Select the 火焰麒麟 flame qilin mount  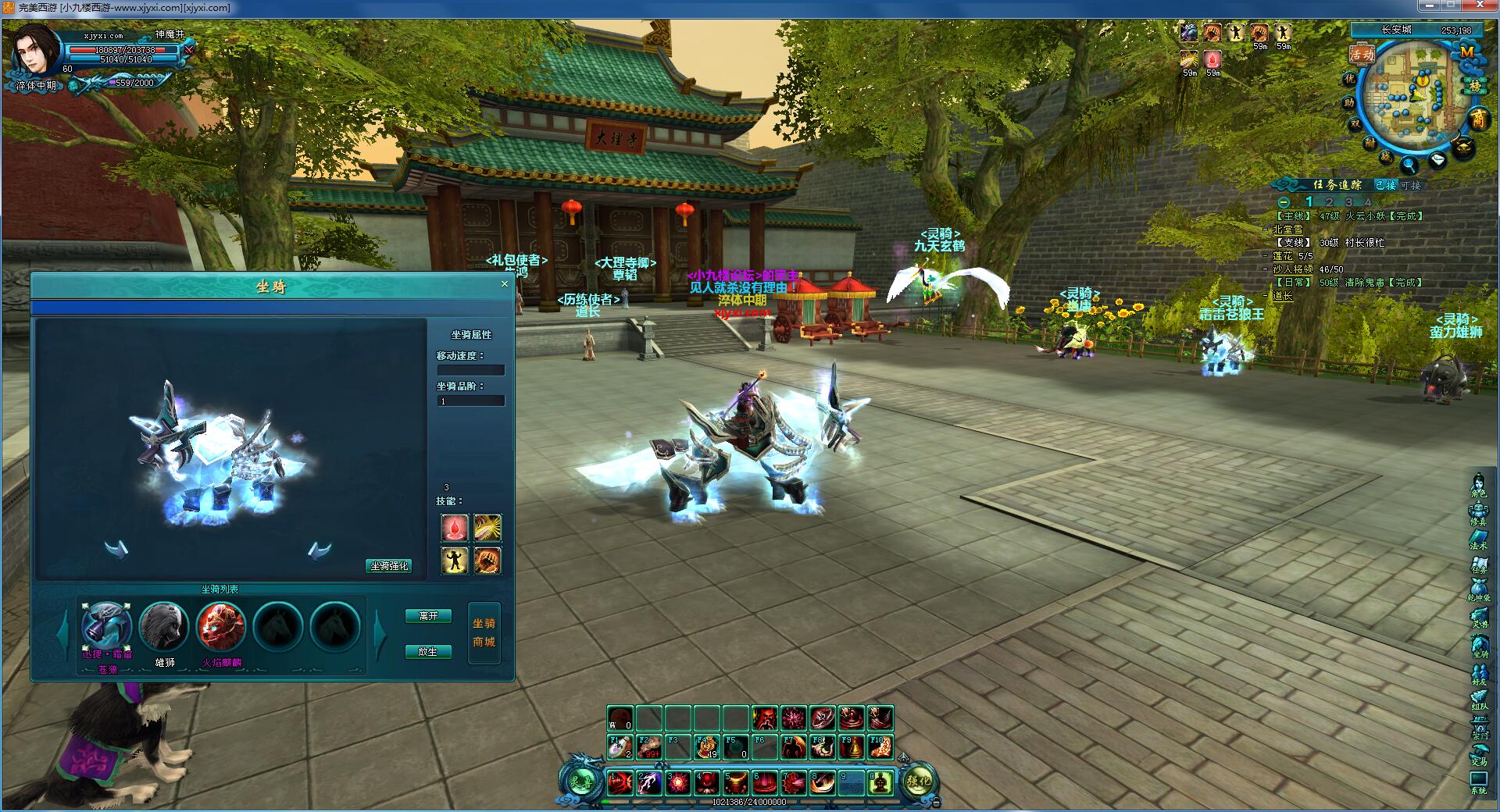pos(221,626)
